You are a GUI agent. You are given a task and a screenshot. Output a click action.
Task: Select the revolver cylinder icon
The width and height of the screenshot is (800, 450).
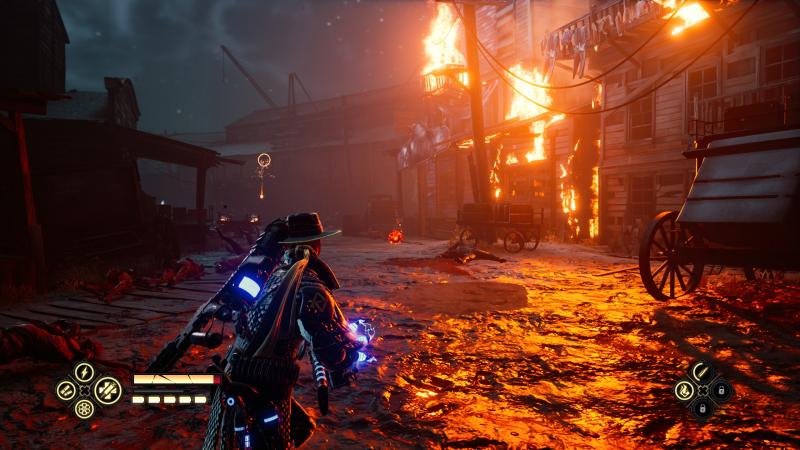pos(84,408)
